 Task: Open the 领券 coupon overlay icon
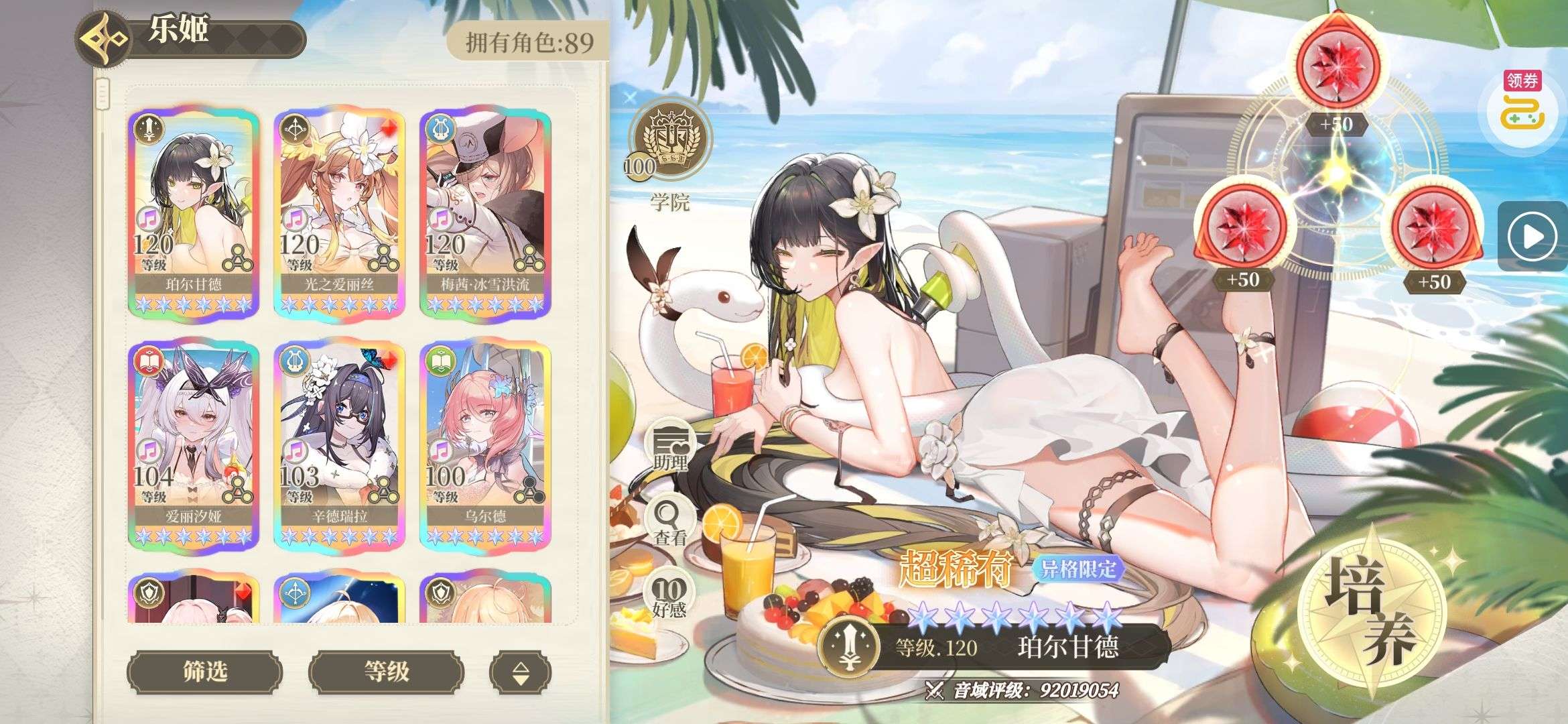pyautogui.click(x=1522, y=107)
